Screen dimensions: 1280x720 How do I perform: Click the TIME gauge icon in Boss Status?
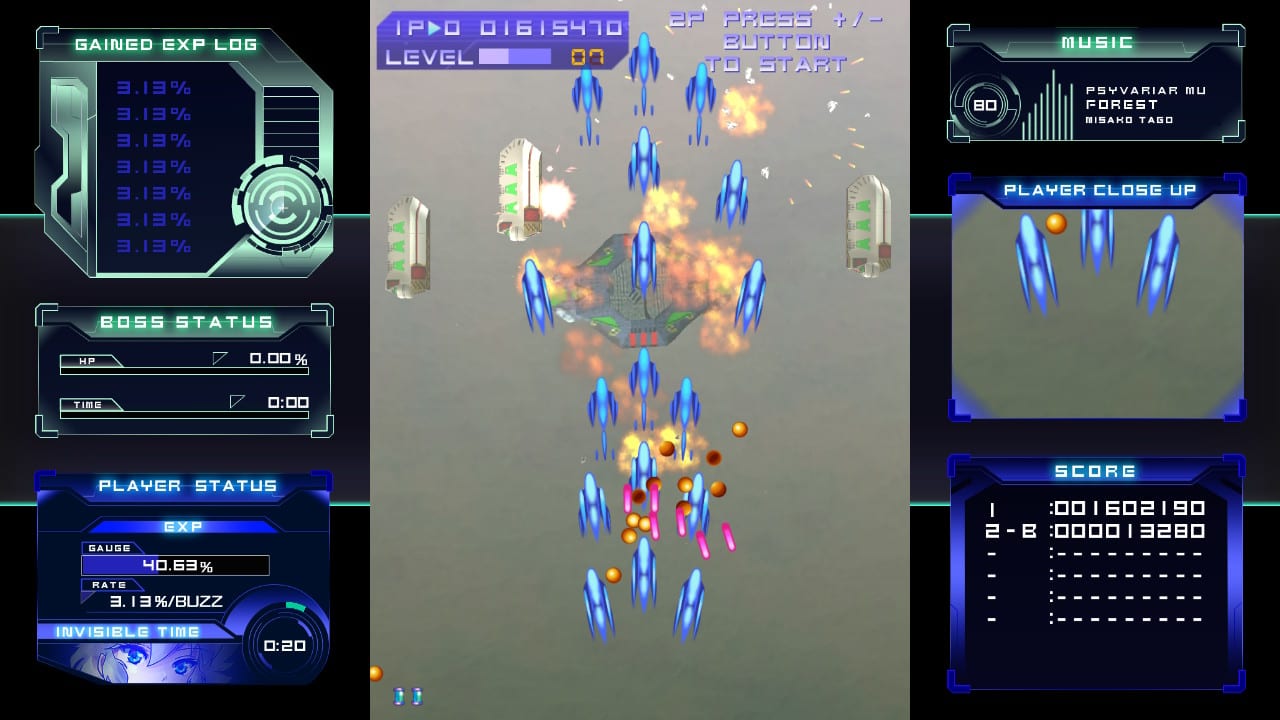click(x=89, y=406)
